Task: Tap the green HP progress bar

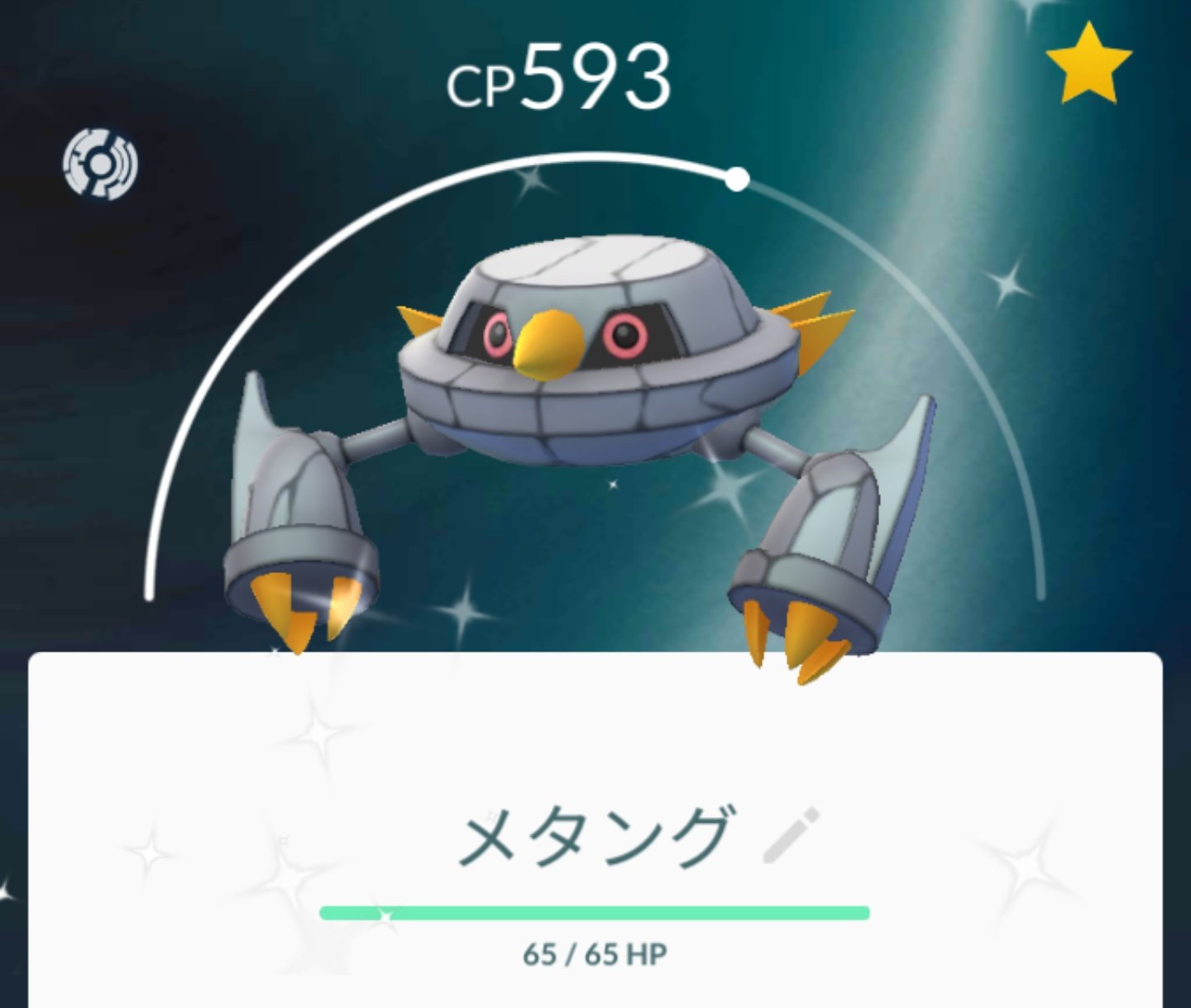Action: coord(595,912)
